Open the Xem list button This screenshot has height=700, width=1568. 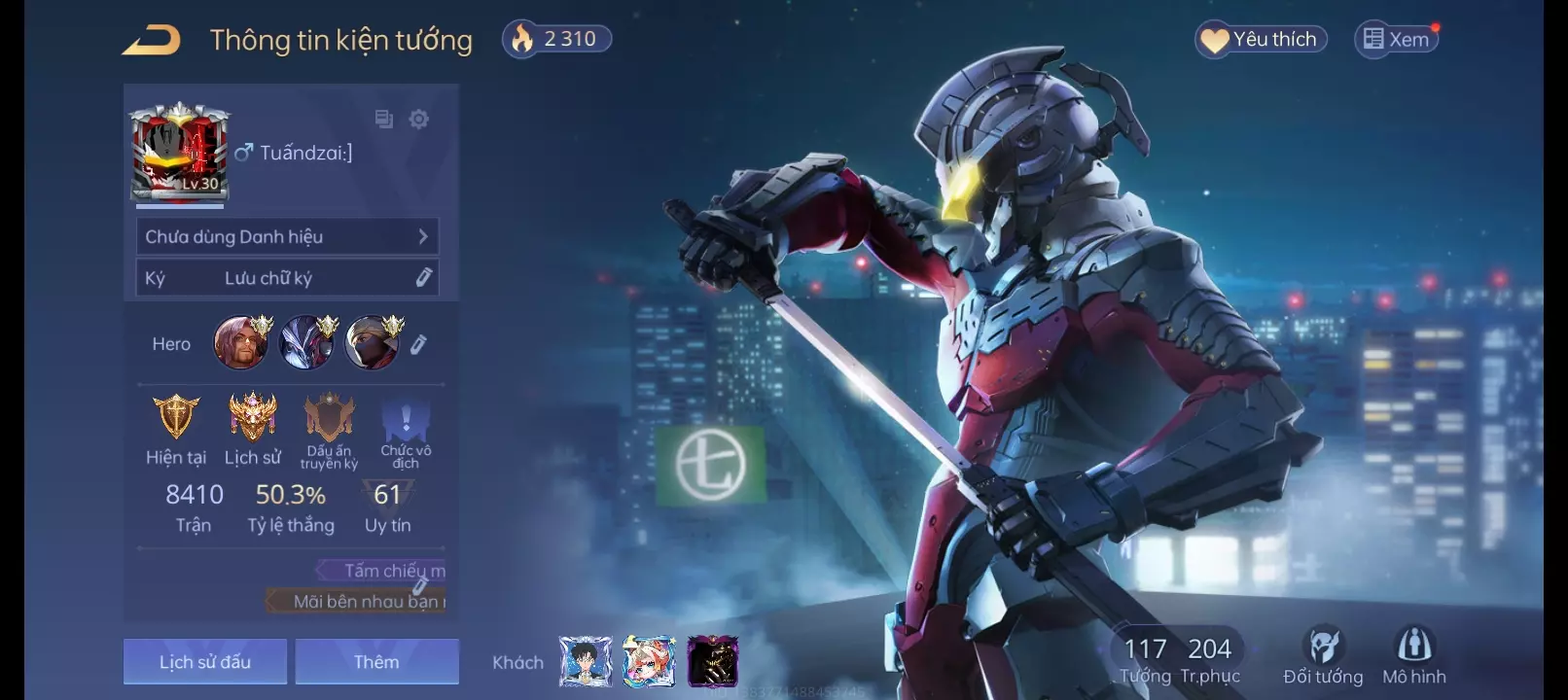1397,40
